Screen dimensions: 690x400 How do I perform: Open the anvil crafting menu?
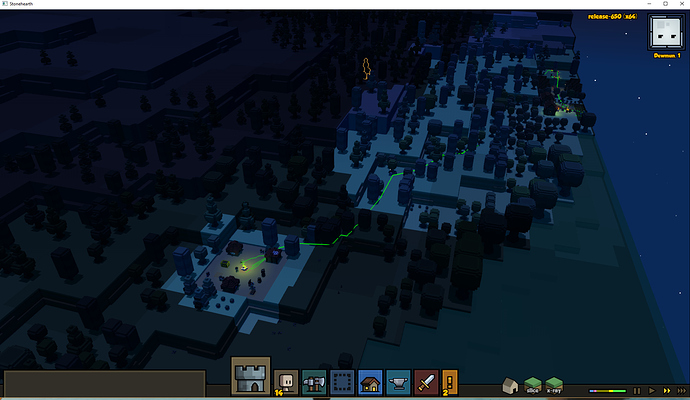click(397, 381)
